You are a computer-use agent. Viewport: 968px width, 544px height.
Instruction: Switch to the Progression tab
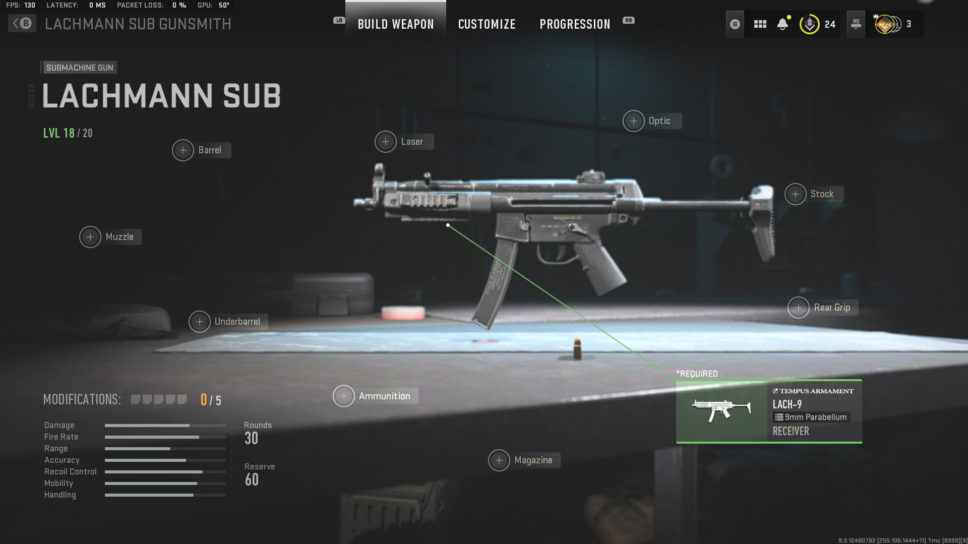(574, 24)
